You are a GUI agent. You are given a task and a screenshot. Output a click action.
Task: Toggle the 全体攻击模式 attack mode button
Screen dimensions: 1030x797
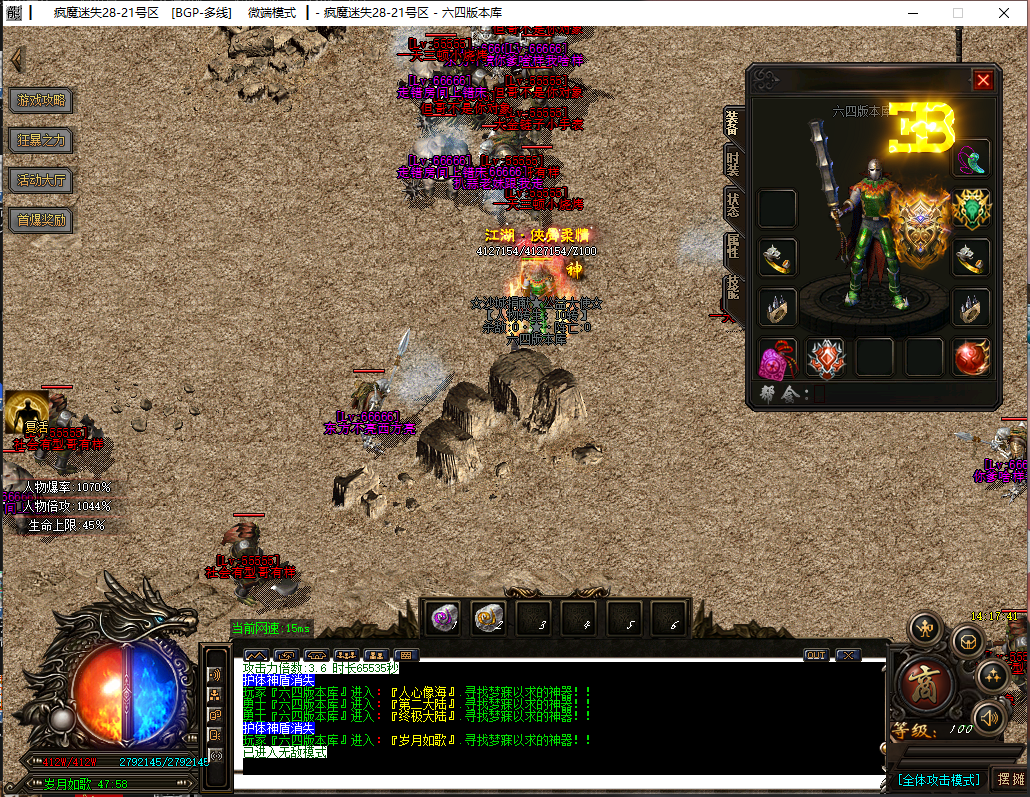point(938,780)
